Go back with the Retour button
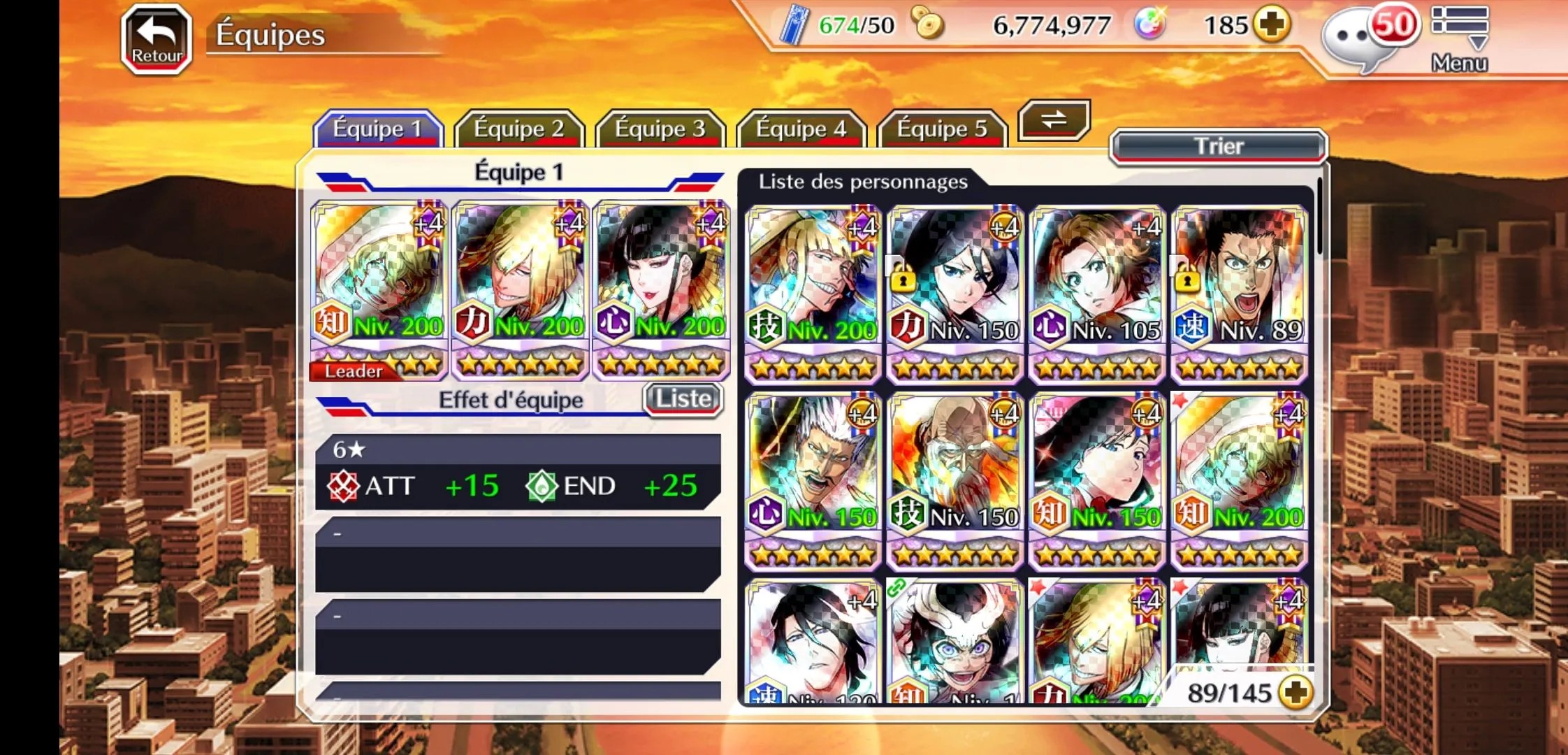Viewport: 1568px width, 755px height. [x=157, y=39]
